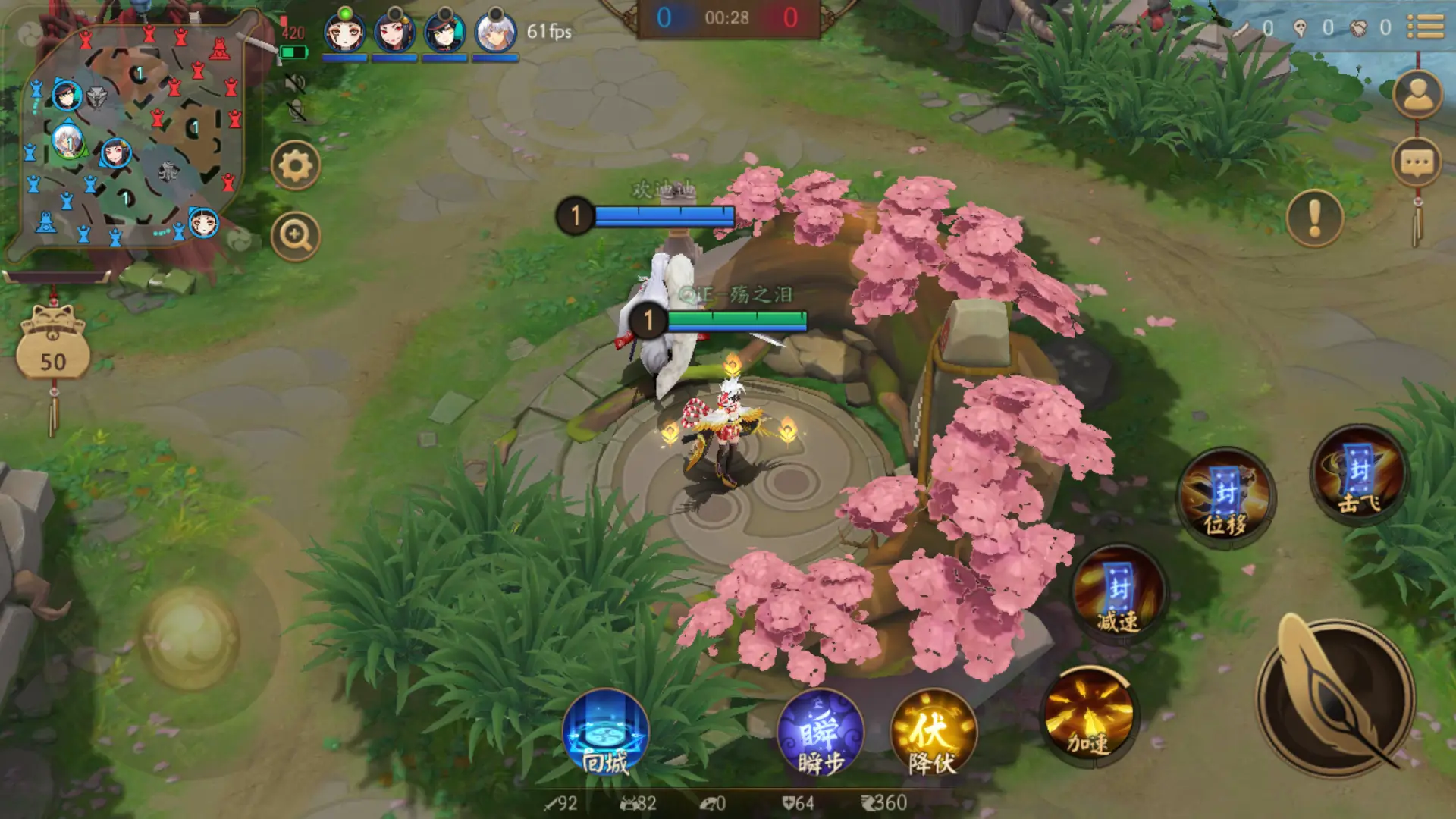Screen dimensions: 1456x819
Task: Open the scoreboard list menu
Action: [x=1426, y=27]
